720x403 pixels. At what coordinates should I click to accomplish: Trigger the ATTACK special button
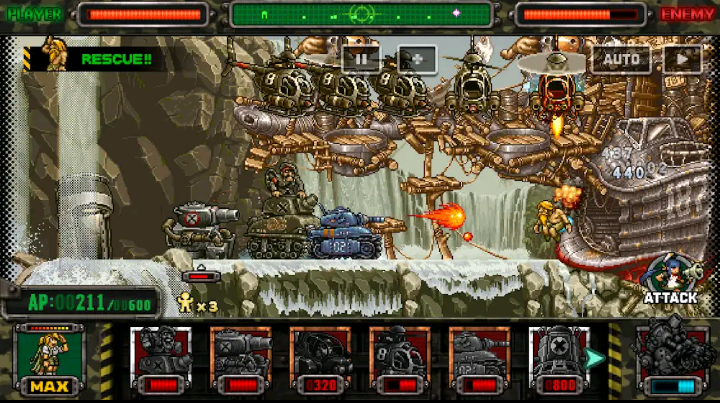point(669,281)
